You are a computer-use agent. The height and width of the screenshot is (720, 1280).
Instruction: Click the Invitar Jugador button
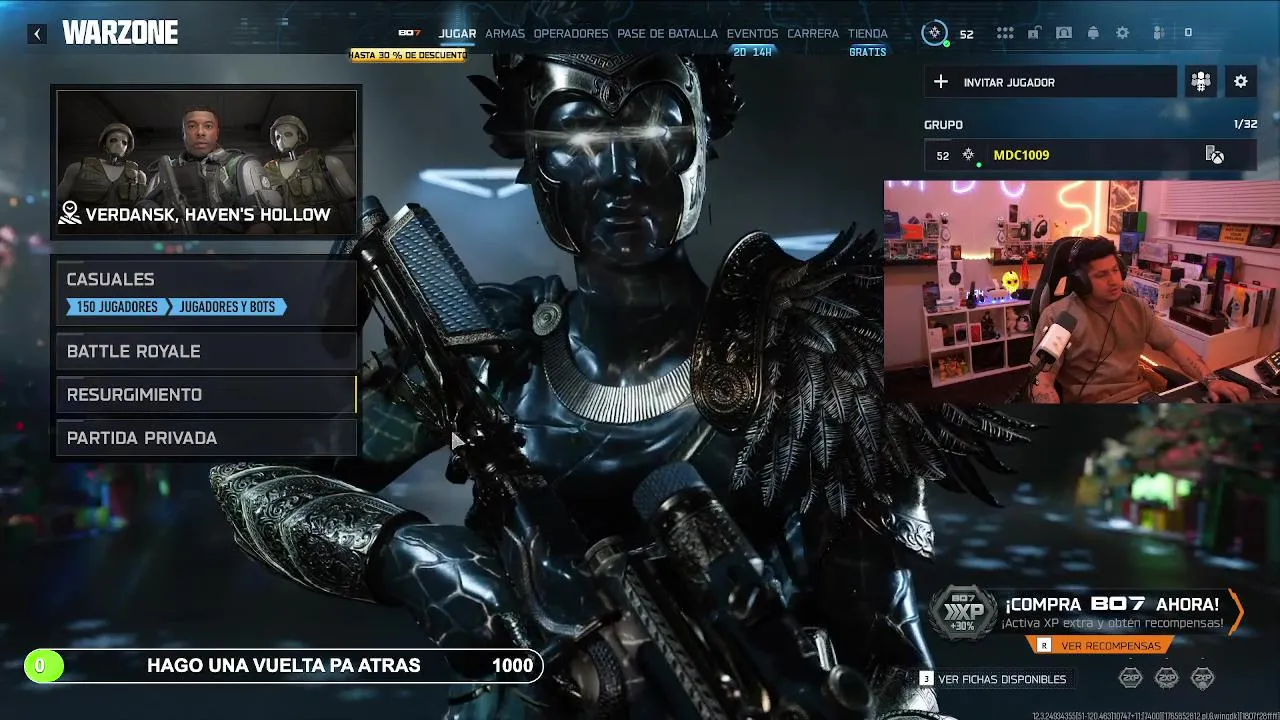[x=1050, y=82]
